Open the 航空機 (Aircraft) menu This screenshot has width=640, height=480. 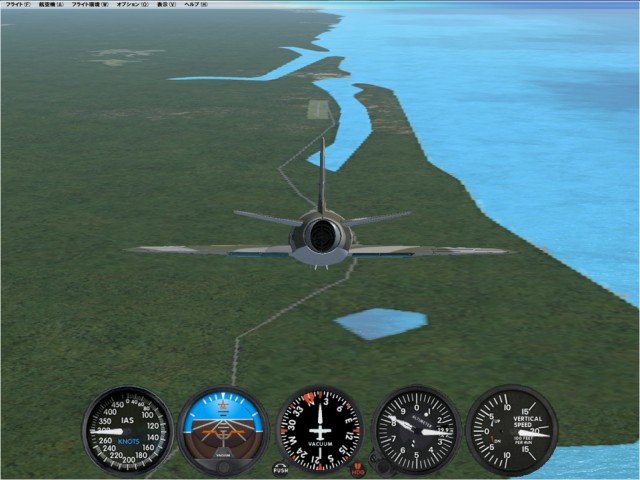click(x=50, y=4)
